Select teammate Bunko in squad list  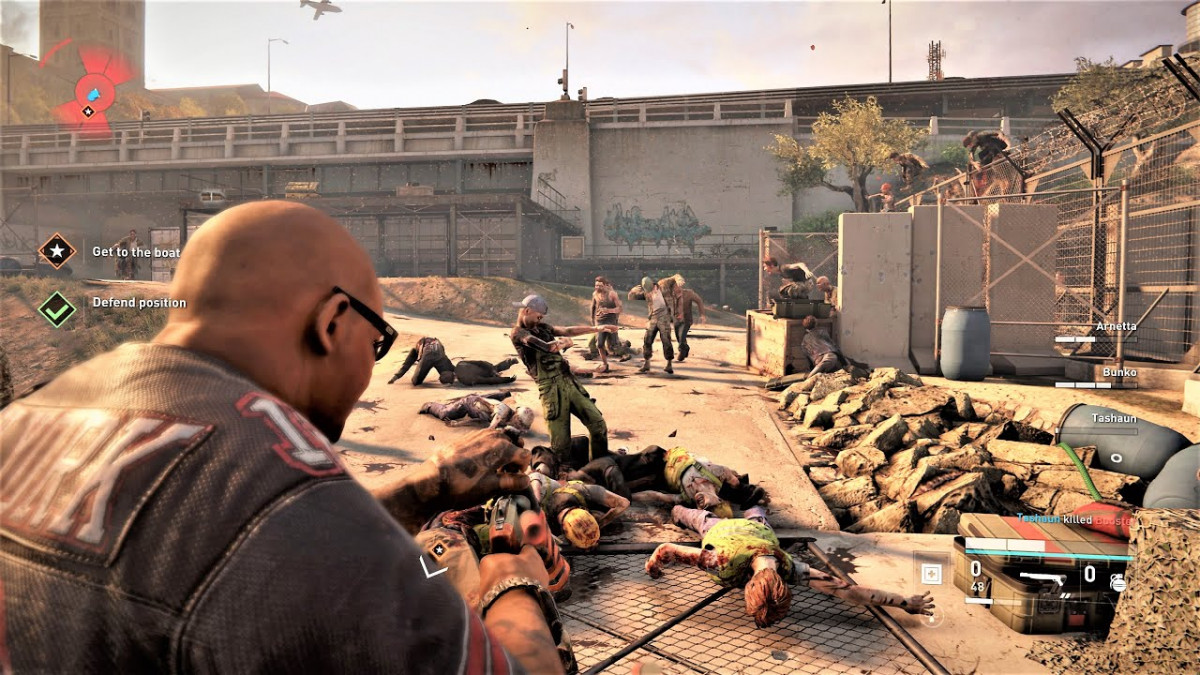coord(1119,372)
